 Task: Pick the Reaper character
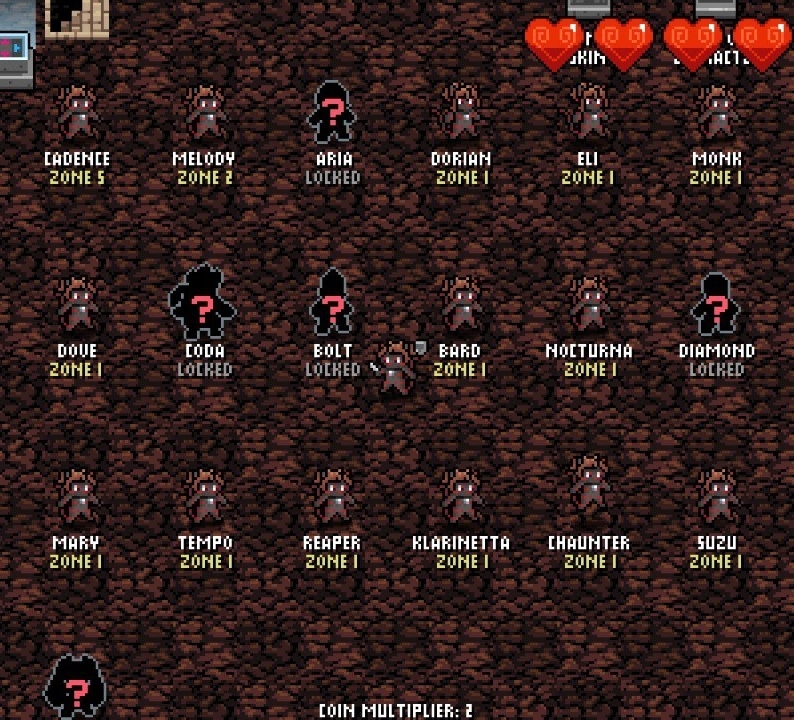tap(332, 497)
